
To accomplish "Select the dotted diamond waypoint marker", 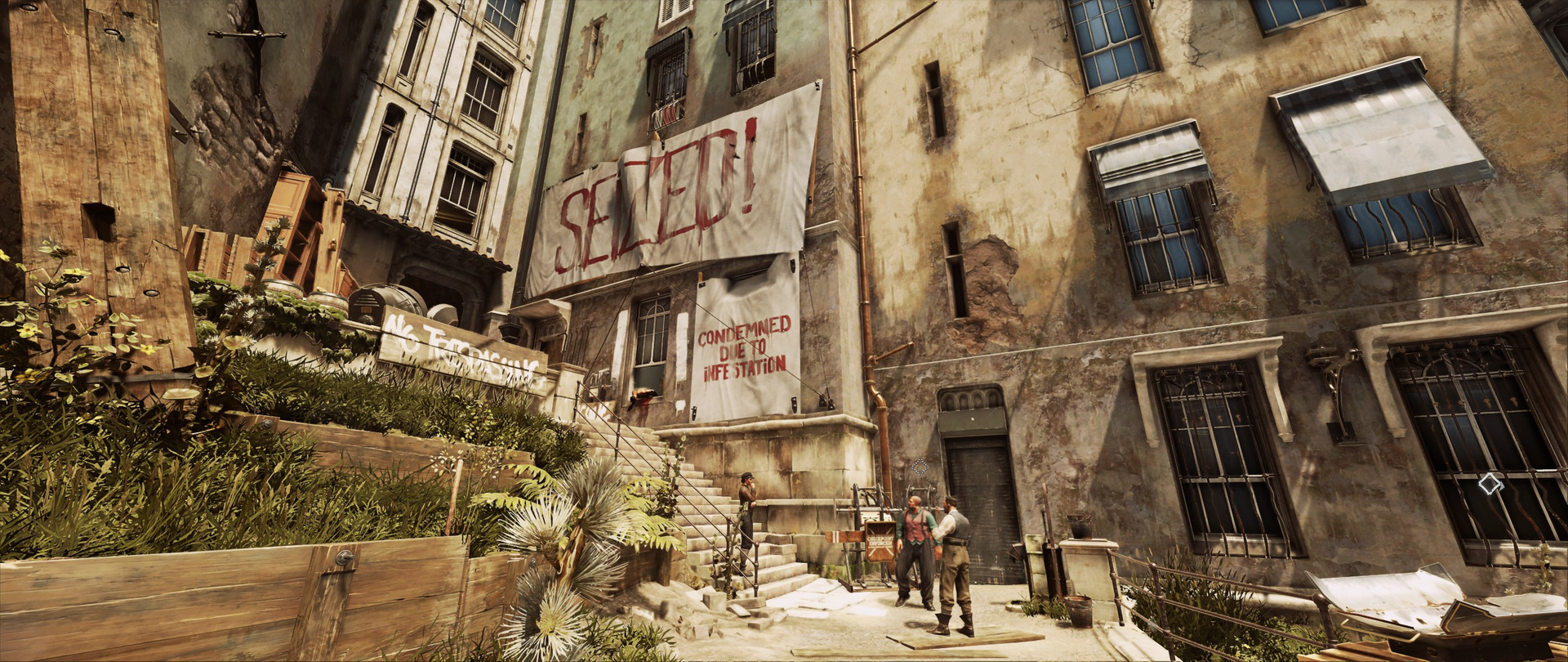I will tap(920, 467).
